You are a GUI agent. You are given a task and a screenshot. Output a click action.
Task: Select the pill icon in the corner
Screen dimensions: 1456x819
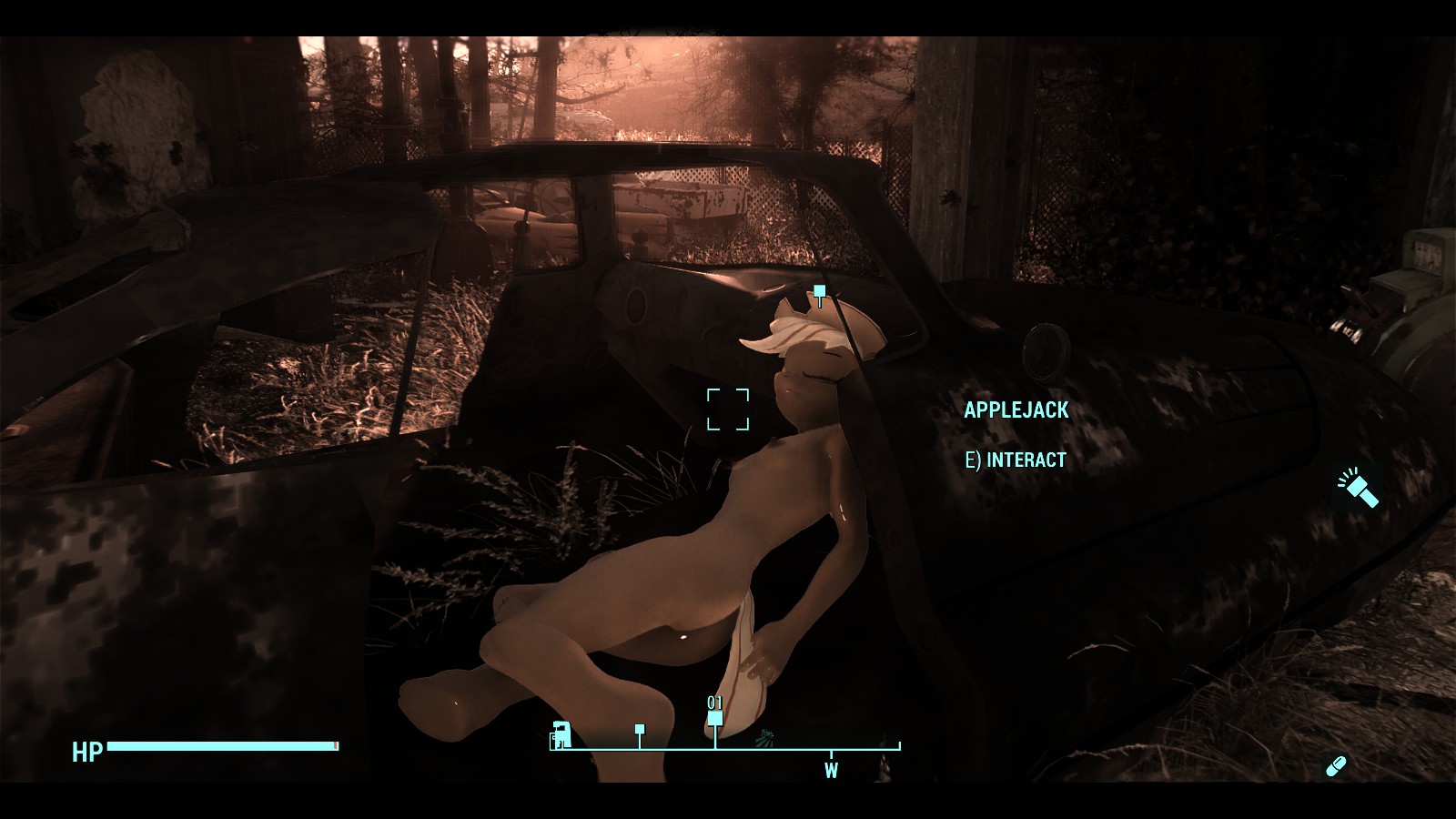(1336, 766)
